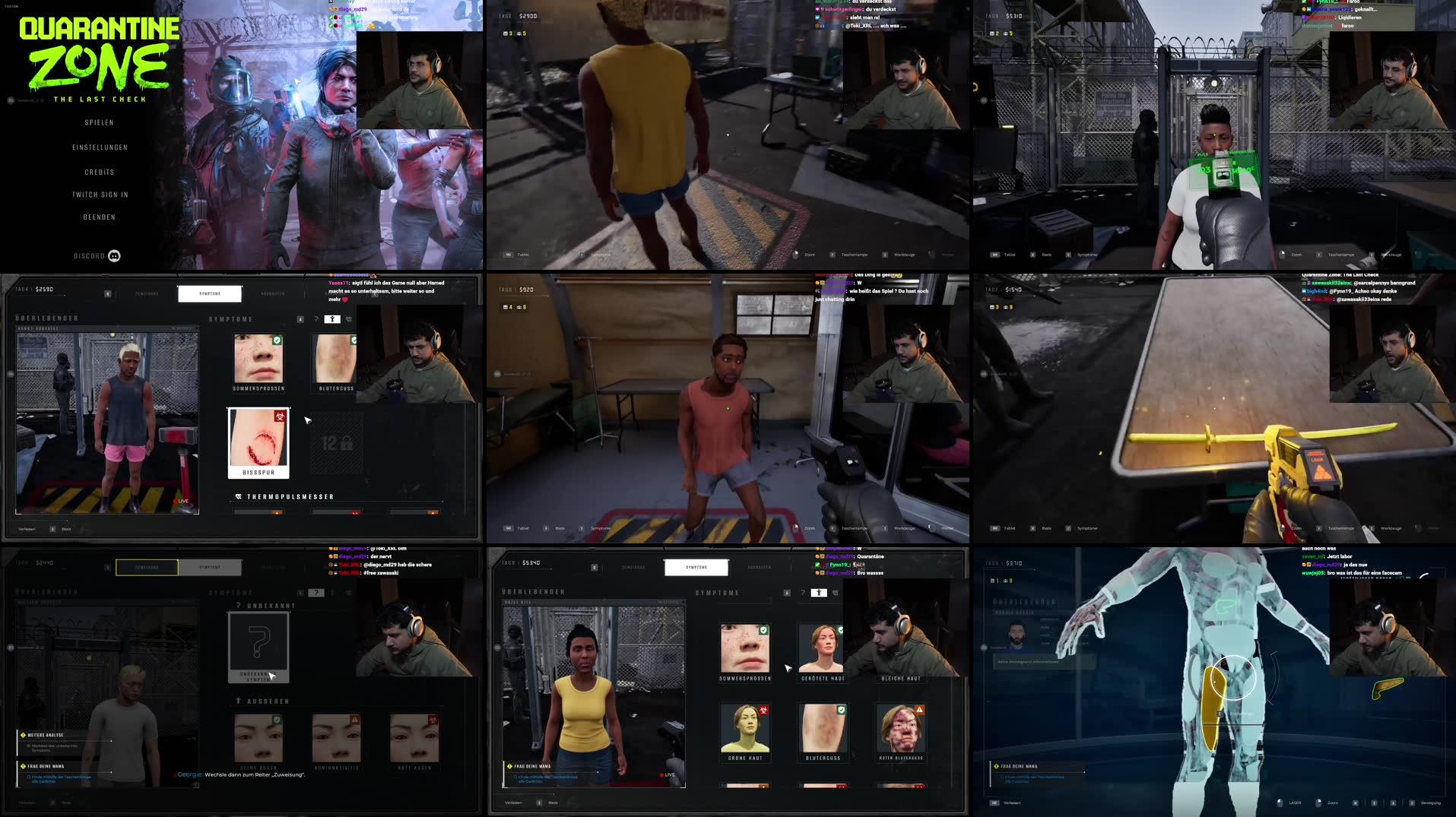Expand the Frag Deine Mama quest entry
The width and height of the screenshot is (1456, 817).
pyautogui.click(x=44, y=765)
